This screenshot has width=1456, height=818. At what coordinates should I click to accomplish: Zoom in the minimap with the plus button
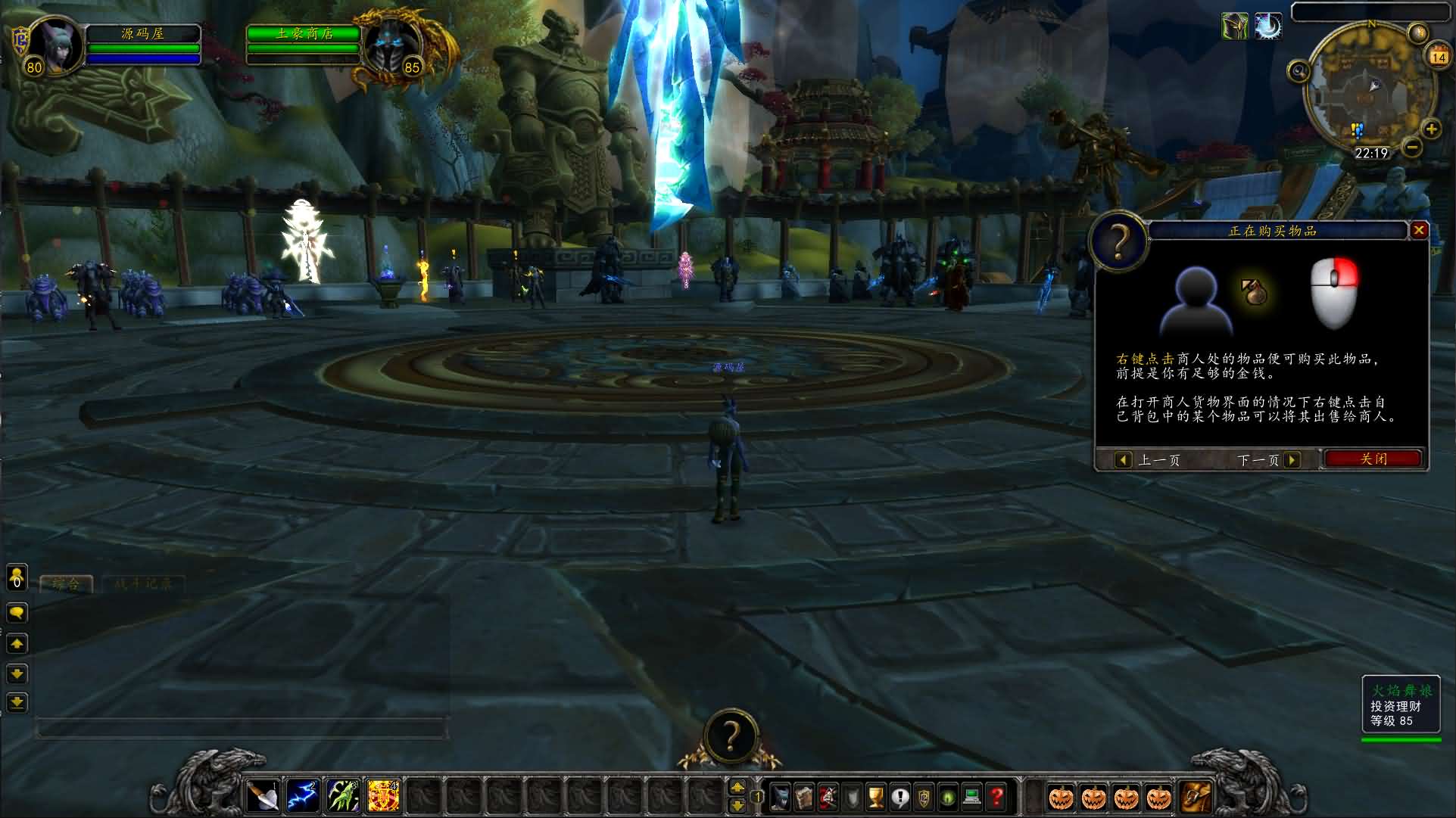click(x=1431, y=129)
